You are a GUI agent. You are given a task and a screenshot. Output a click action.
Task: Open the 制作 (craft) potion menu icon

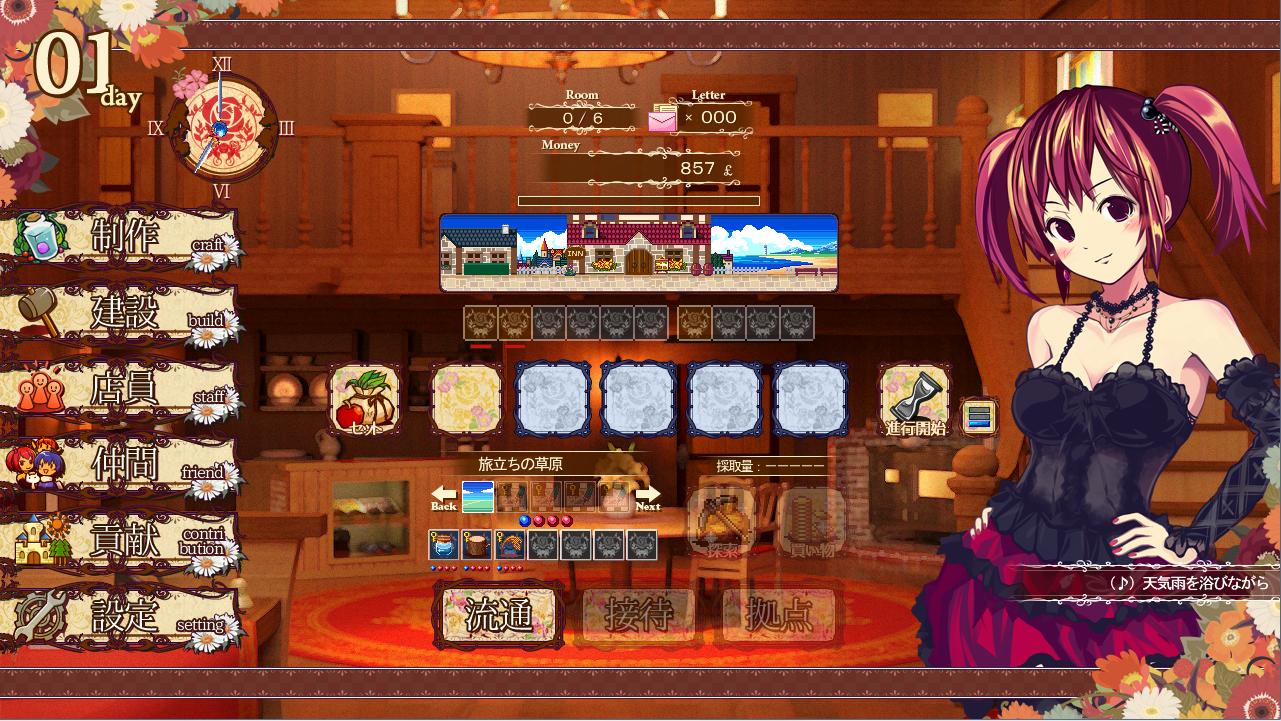(x=38, y=239)
